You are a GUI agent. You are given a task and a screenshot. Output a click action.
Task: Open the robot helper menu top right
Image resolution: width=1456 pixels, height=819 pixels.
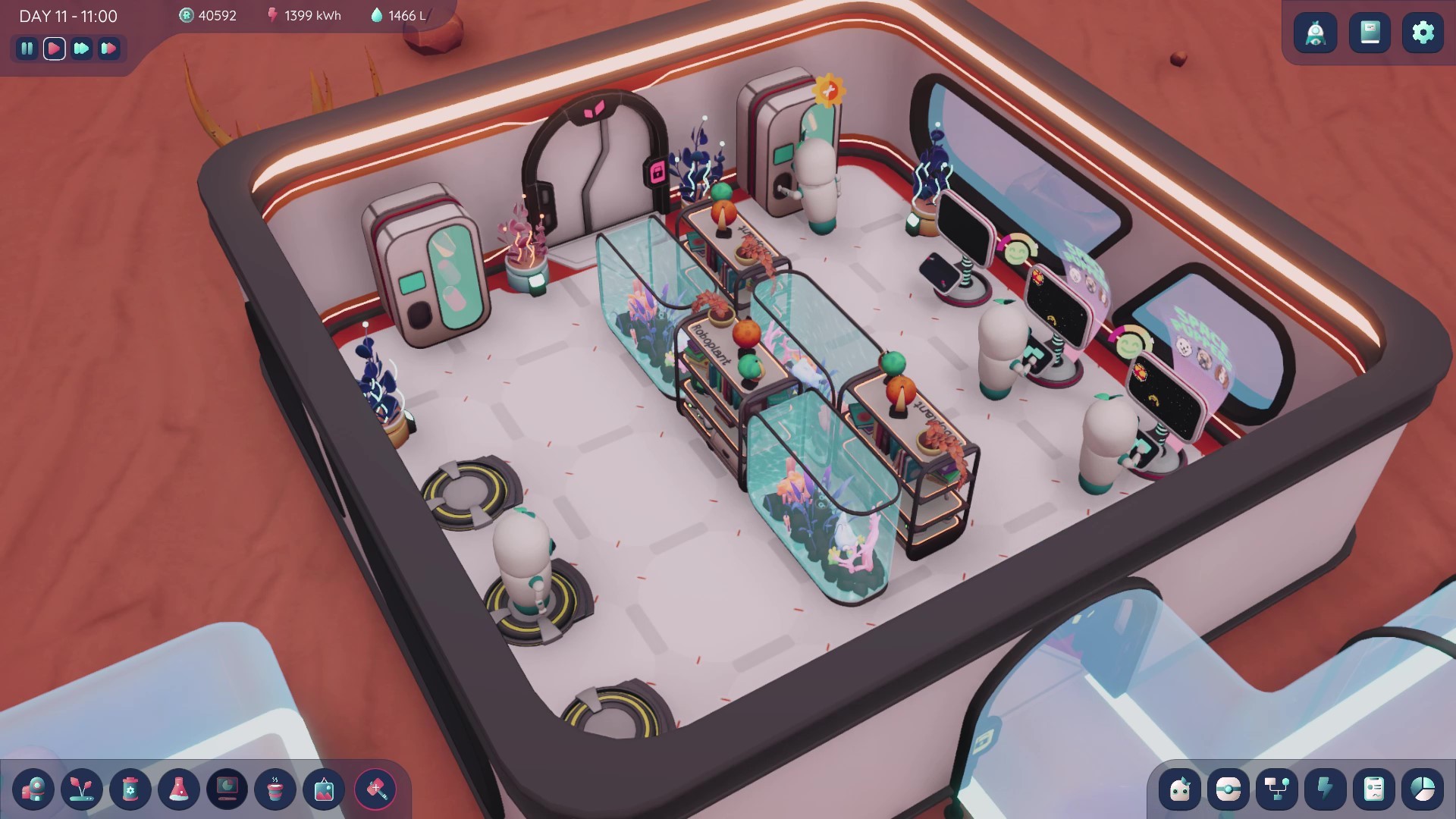1315,33
